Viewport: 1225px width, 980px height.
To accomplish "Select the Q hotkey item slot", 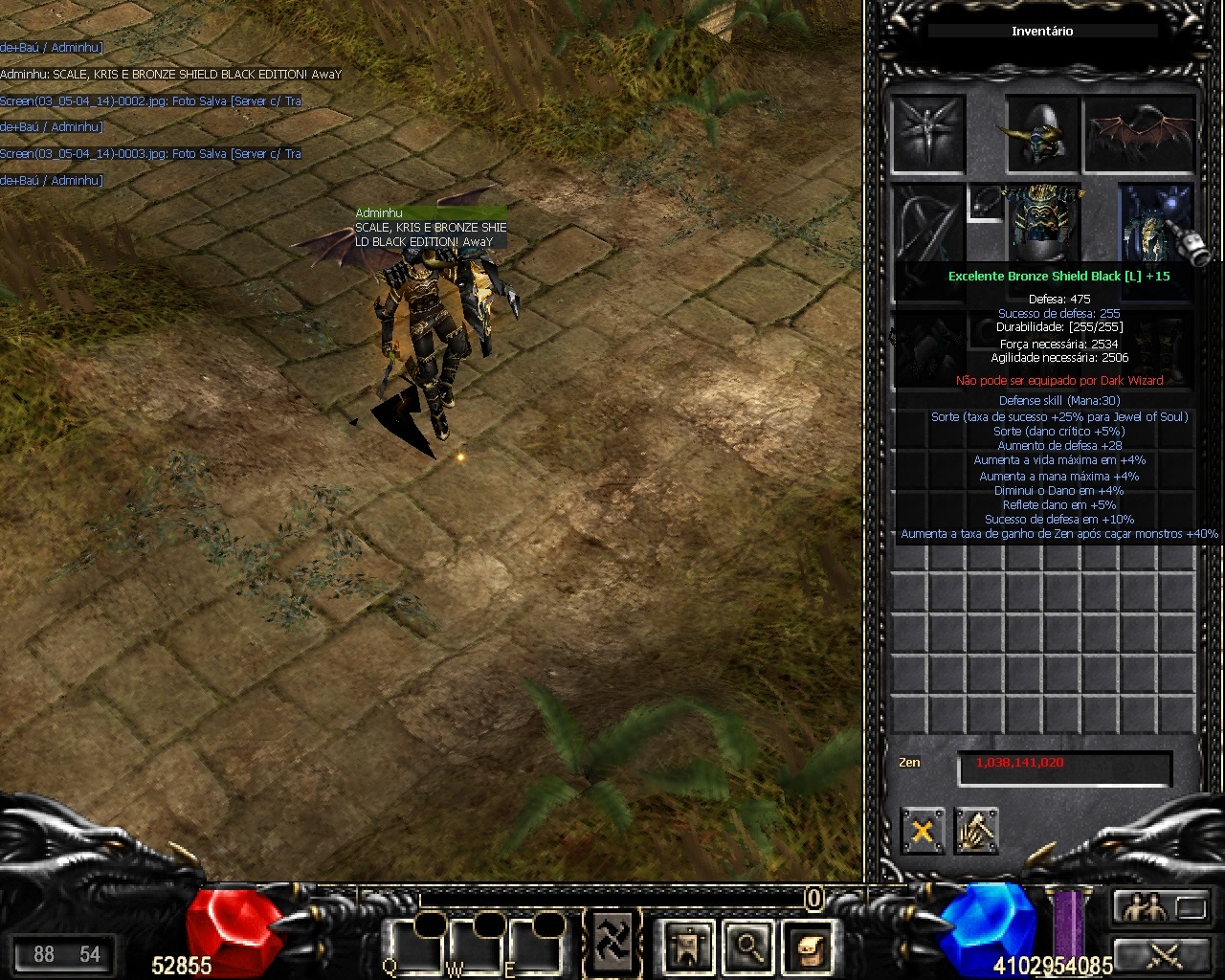I will tap(413, 946).
